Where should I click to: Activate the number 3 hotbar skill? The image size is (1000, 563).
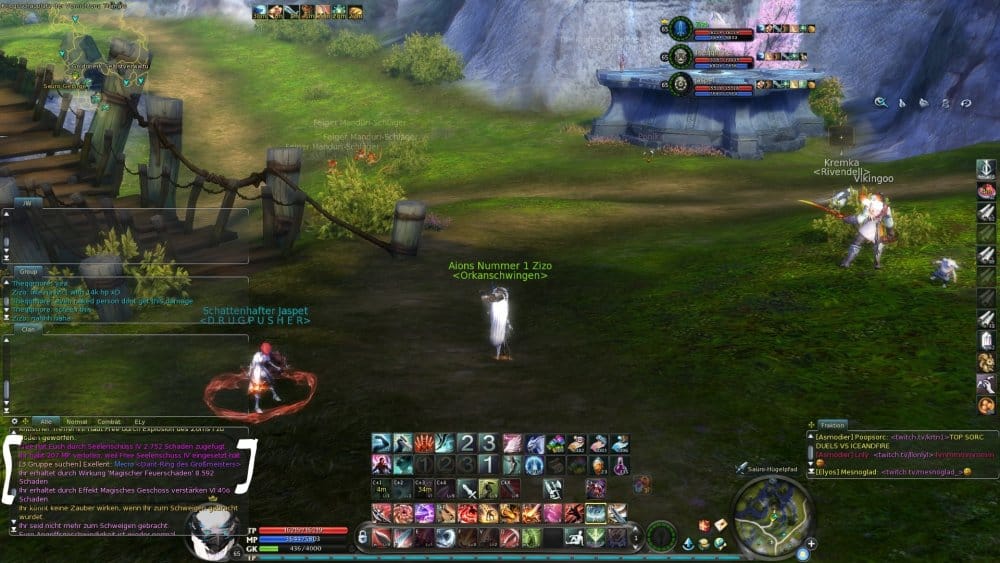tap(488, 443)
